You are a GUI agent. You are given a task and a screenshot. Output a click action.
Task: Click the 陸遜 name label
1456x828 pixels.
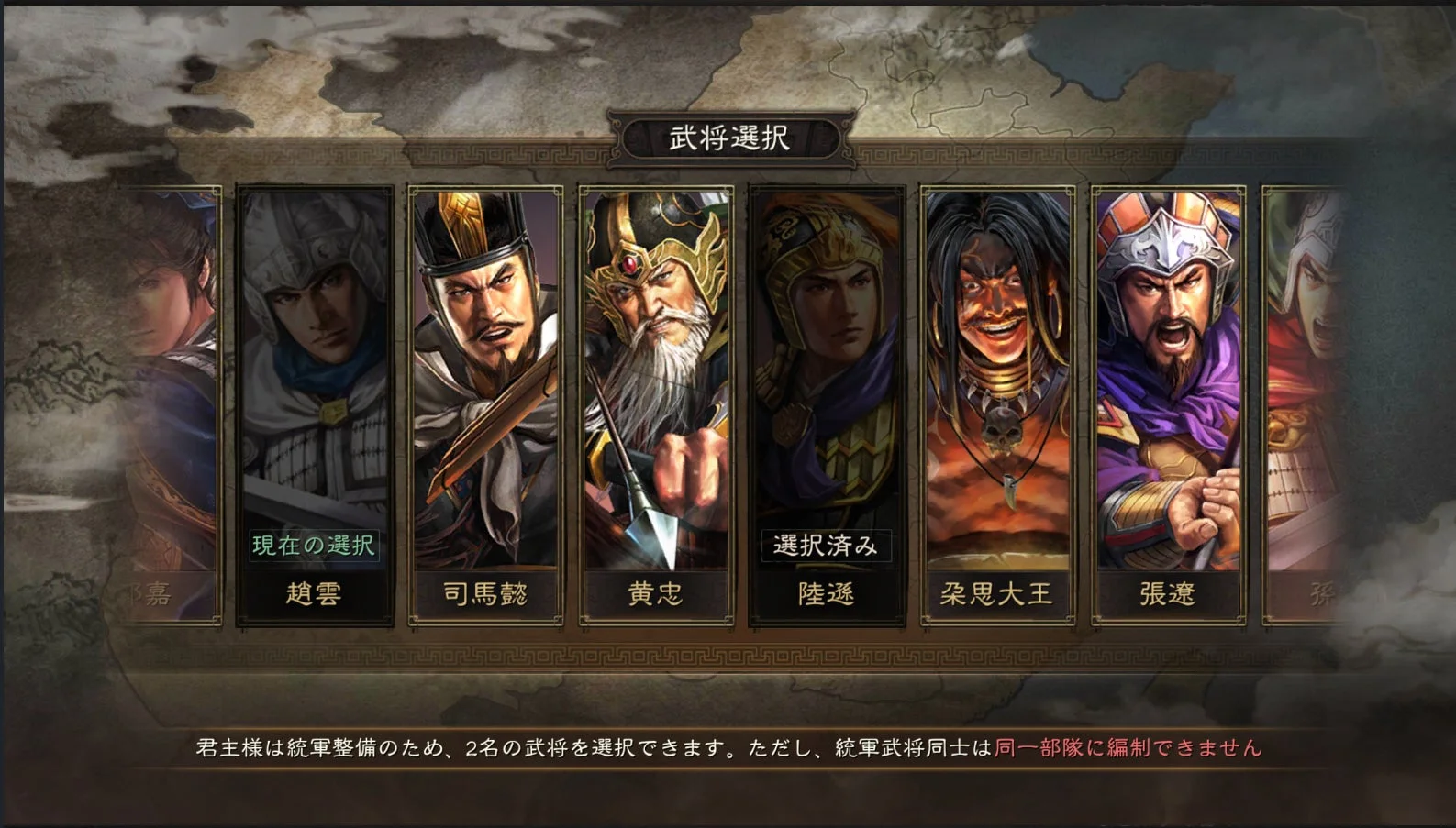826,593
